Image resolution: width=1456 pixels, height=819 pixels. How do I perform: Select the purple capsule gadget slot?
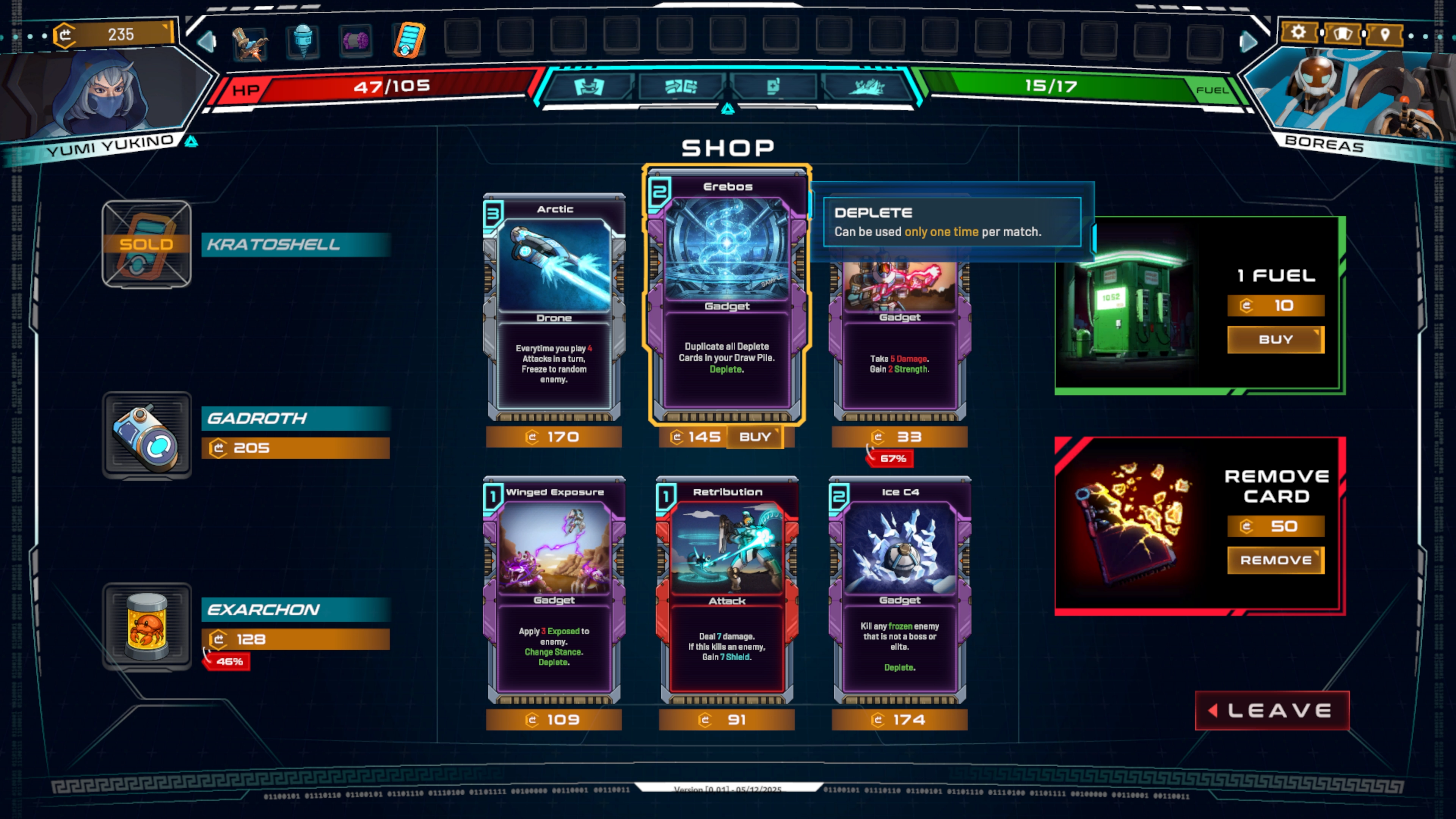click(x=356, y=41)
